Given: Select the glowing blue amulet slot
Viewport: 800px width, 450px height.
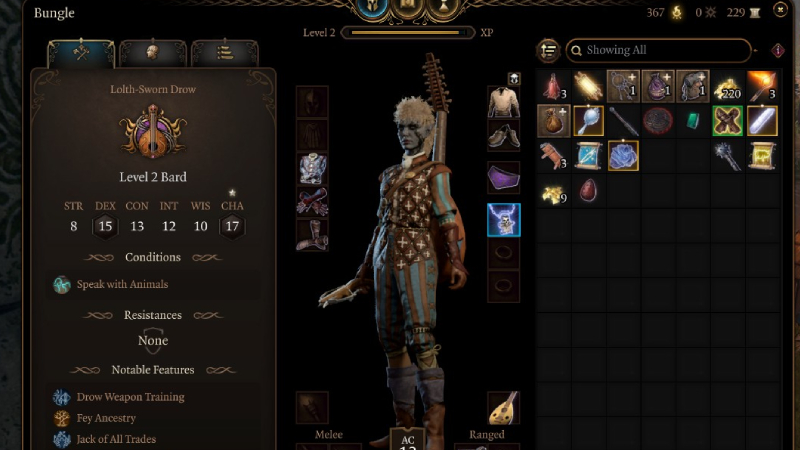Looking at the screenshot, I should pos(503,219).
